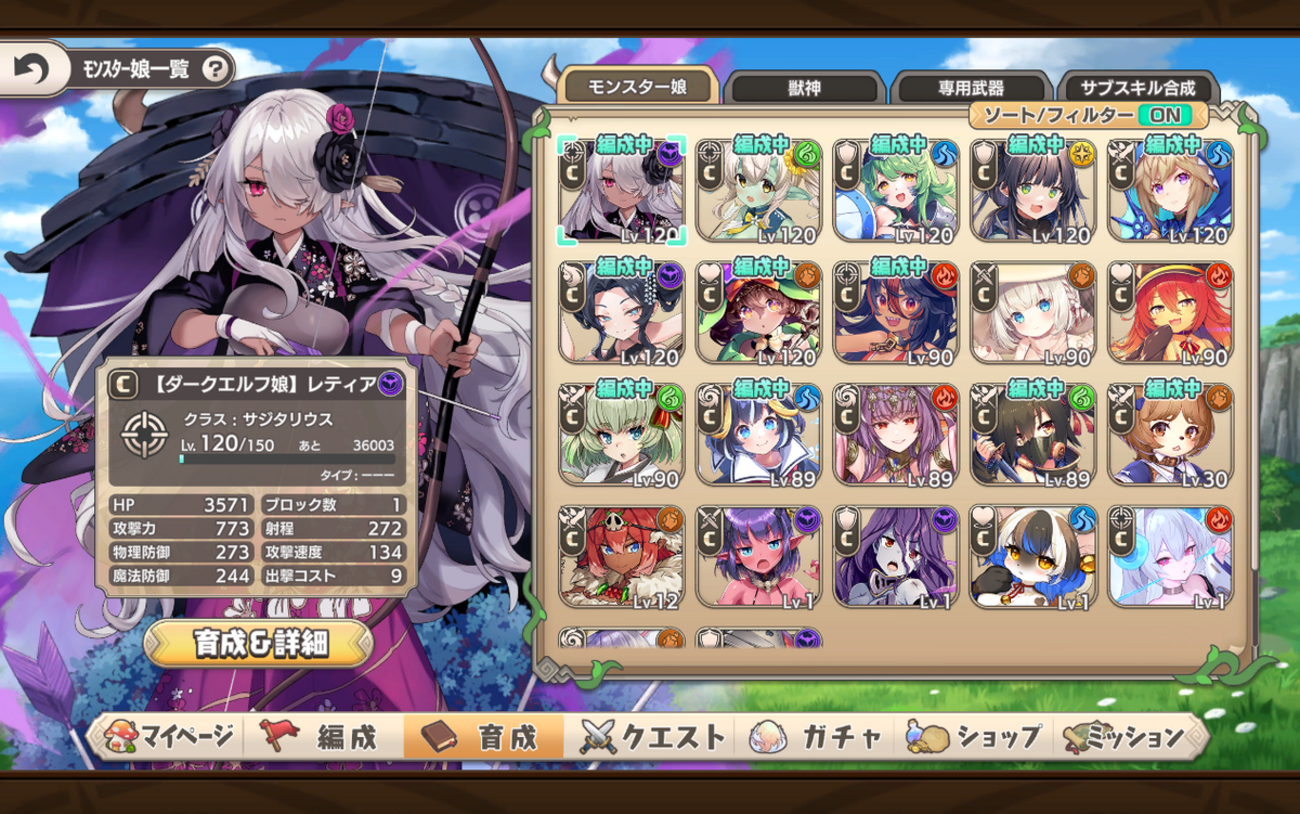This screenshot has height=814, width=1300.
Task: Select the 育成 menu entry
Action: 483,737
